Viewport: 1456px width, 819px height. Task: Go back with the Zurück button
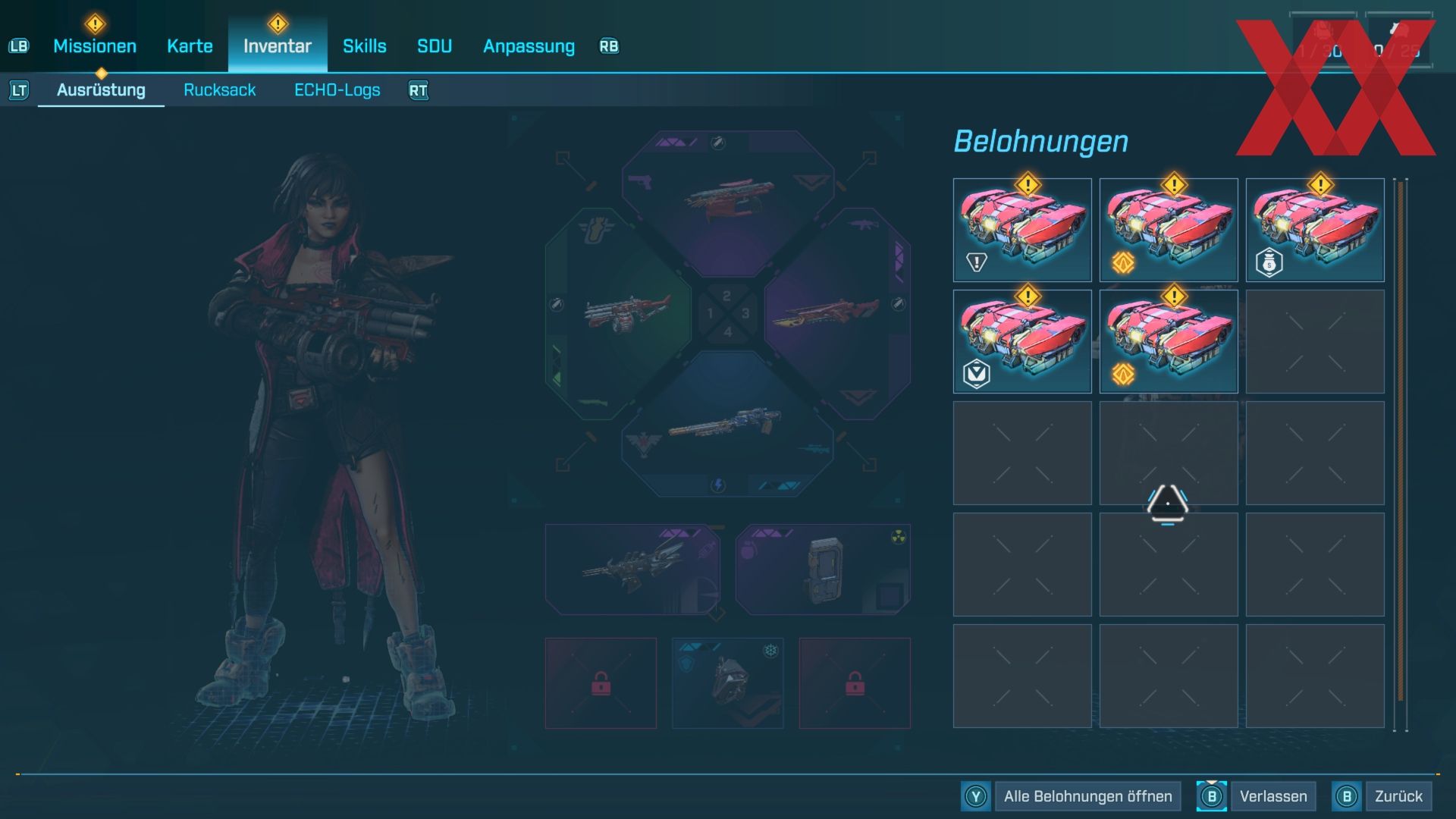[x=1398, y=796]
